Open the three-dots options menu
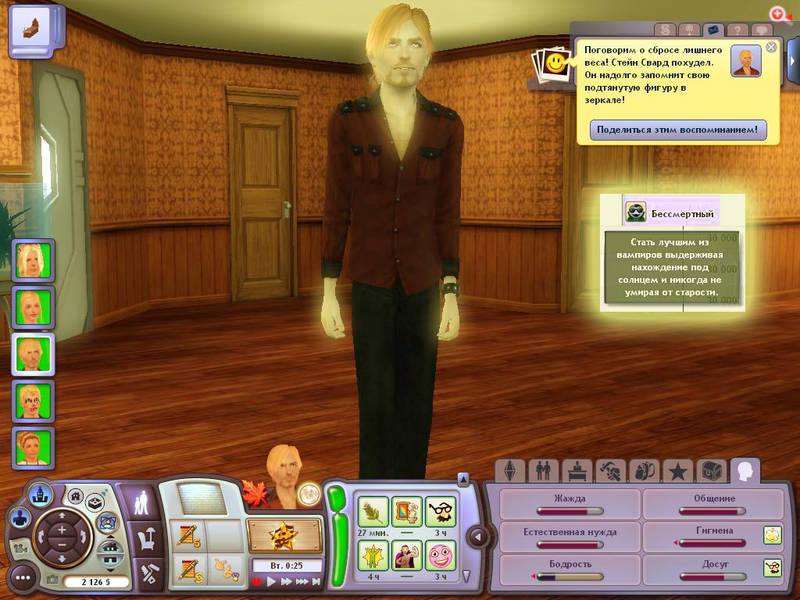Screen dimensions: 800x600 [23, 577]
